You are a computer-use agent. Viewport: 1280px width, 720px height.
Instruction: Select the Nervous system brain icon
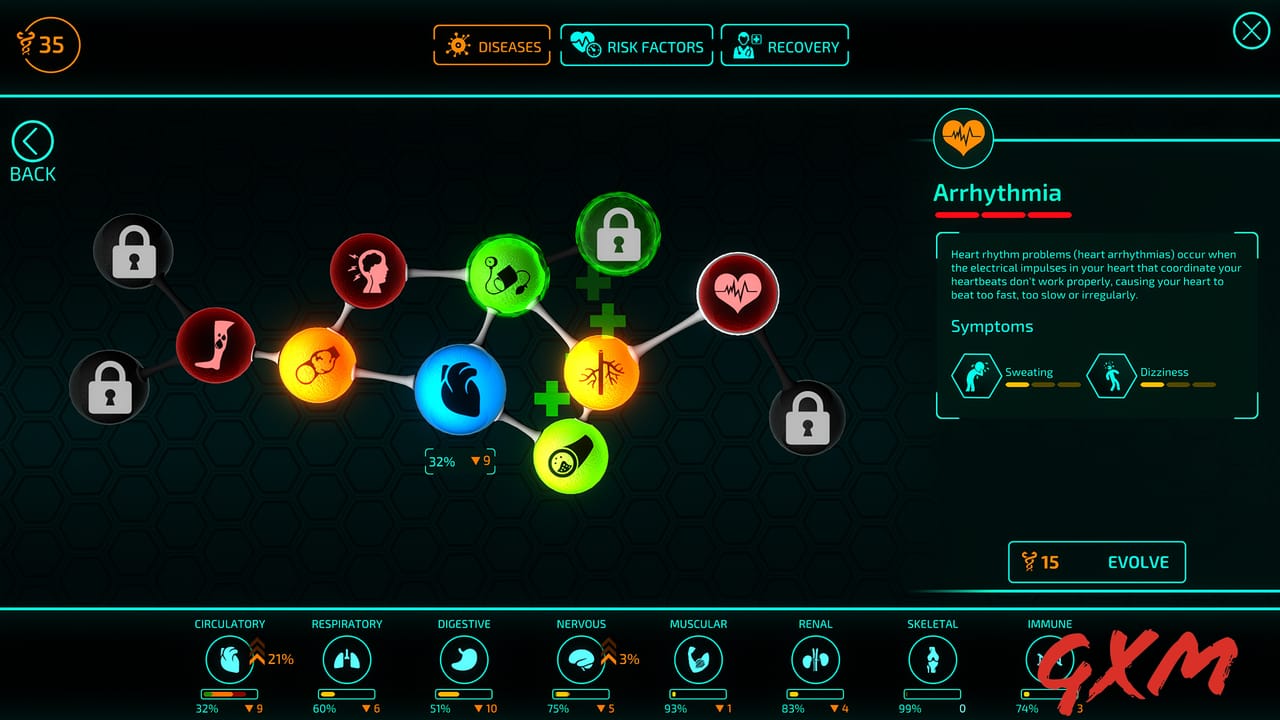pyautogui.click(x=581, y=662)
